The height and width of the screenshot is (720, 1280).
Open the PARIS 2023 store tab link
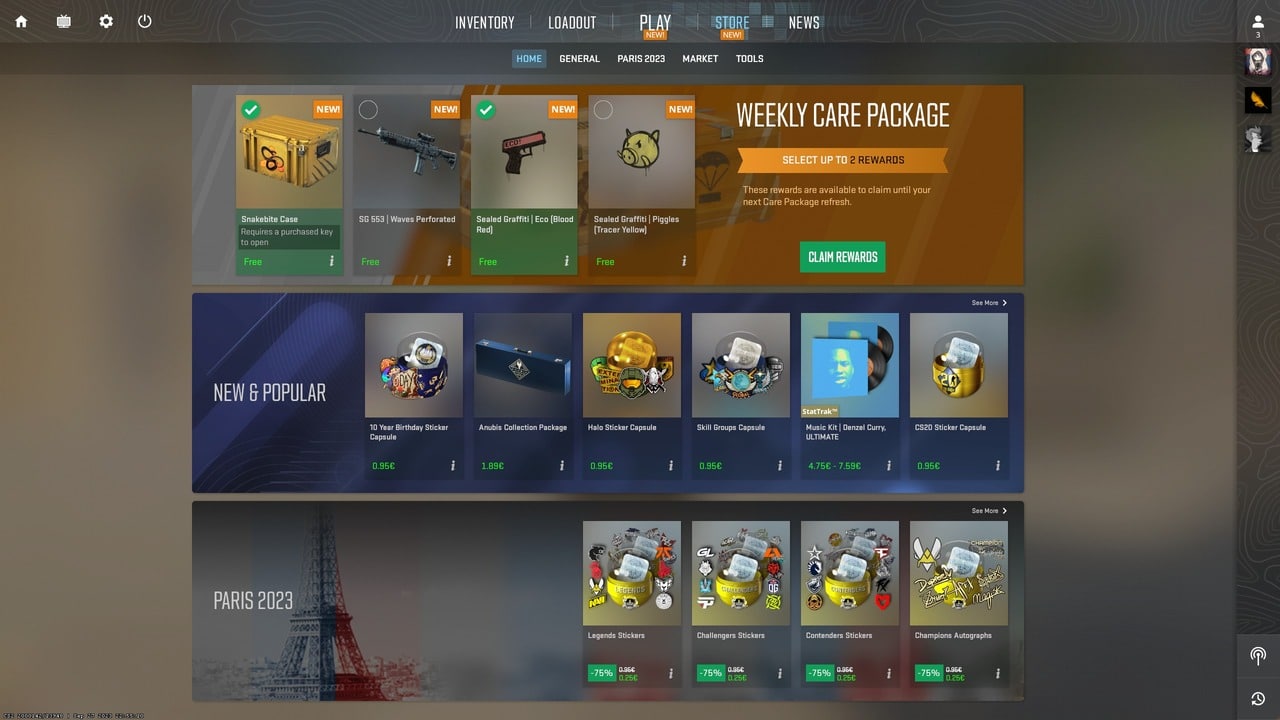640,58
